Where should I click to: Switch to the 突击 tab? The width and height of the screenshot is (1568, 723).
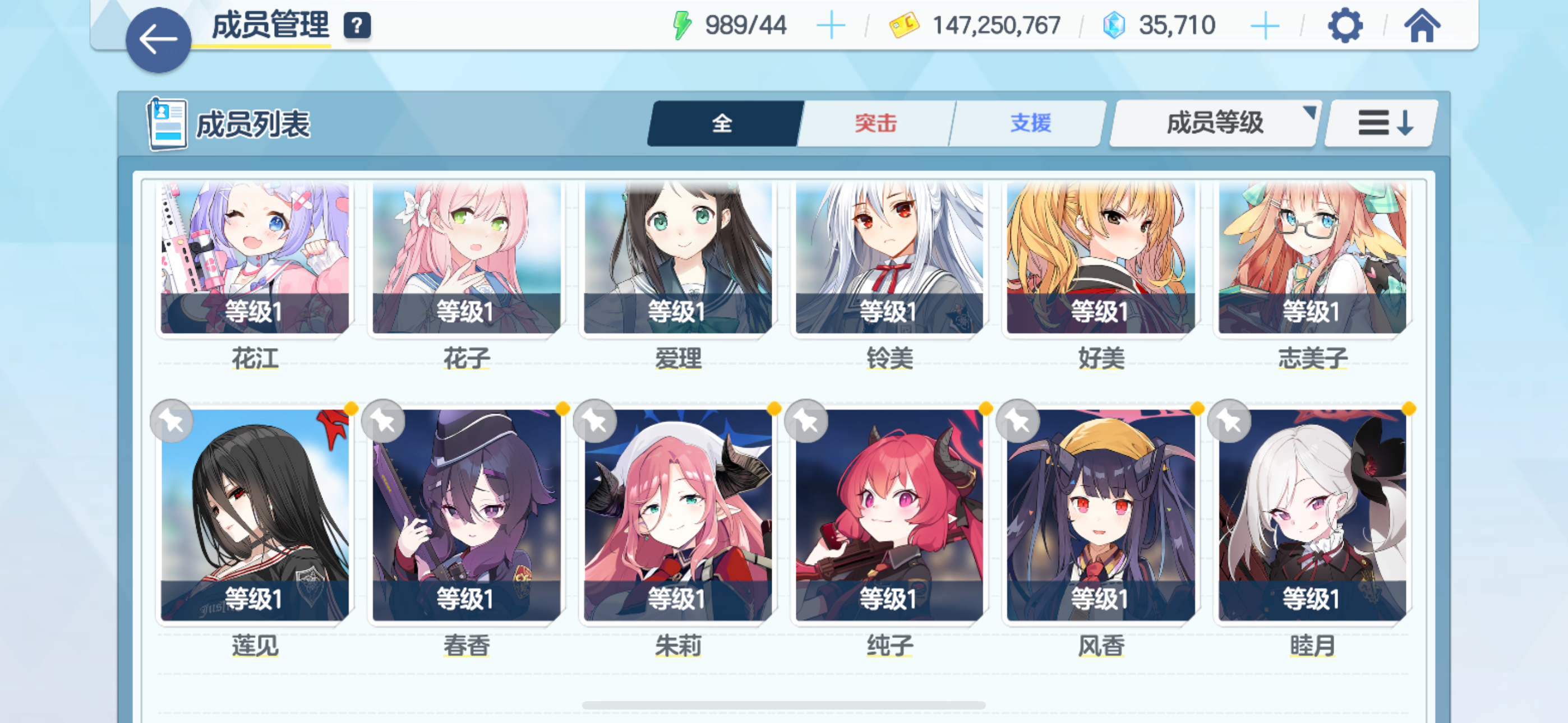point(875,122)
